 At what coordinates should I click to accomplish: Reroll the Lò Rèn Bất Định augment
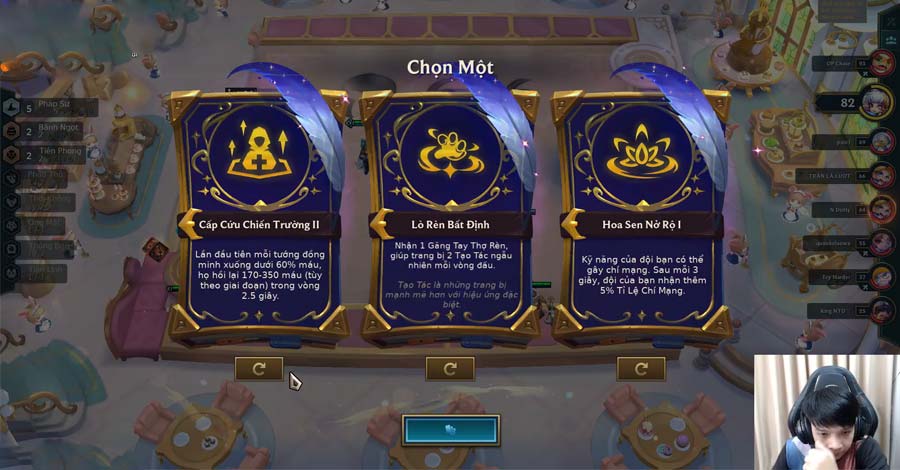coord(450,369)
